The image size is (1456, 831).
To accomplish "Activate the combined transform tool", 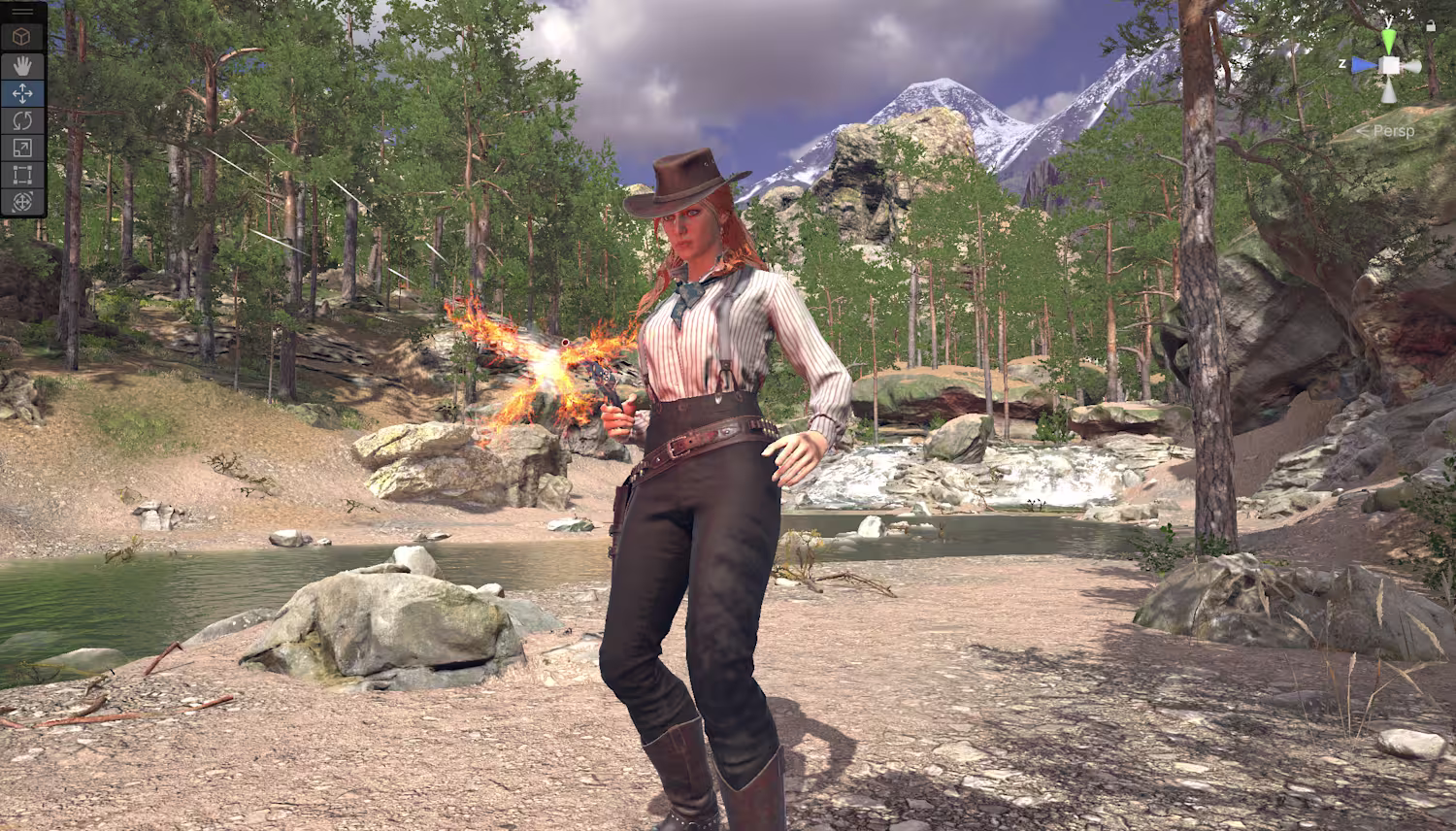I will pos(23,202).
